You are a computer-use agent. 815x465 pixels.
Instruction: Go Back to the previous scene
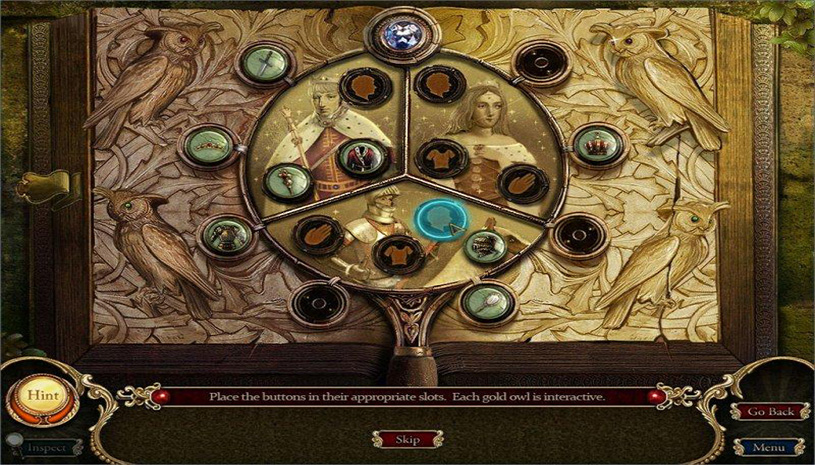769,412
